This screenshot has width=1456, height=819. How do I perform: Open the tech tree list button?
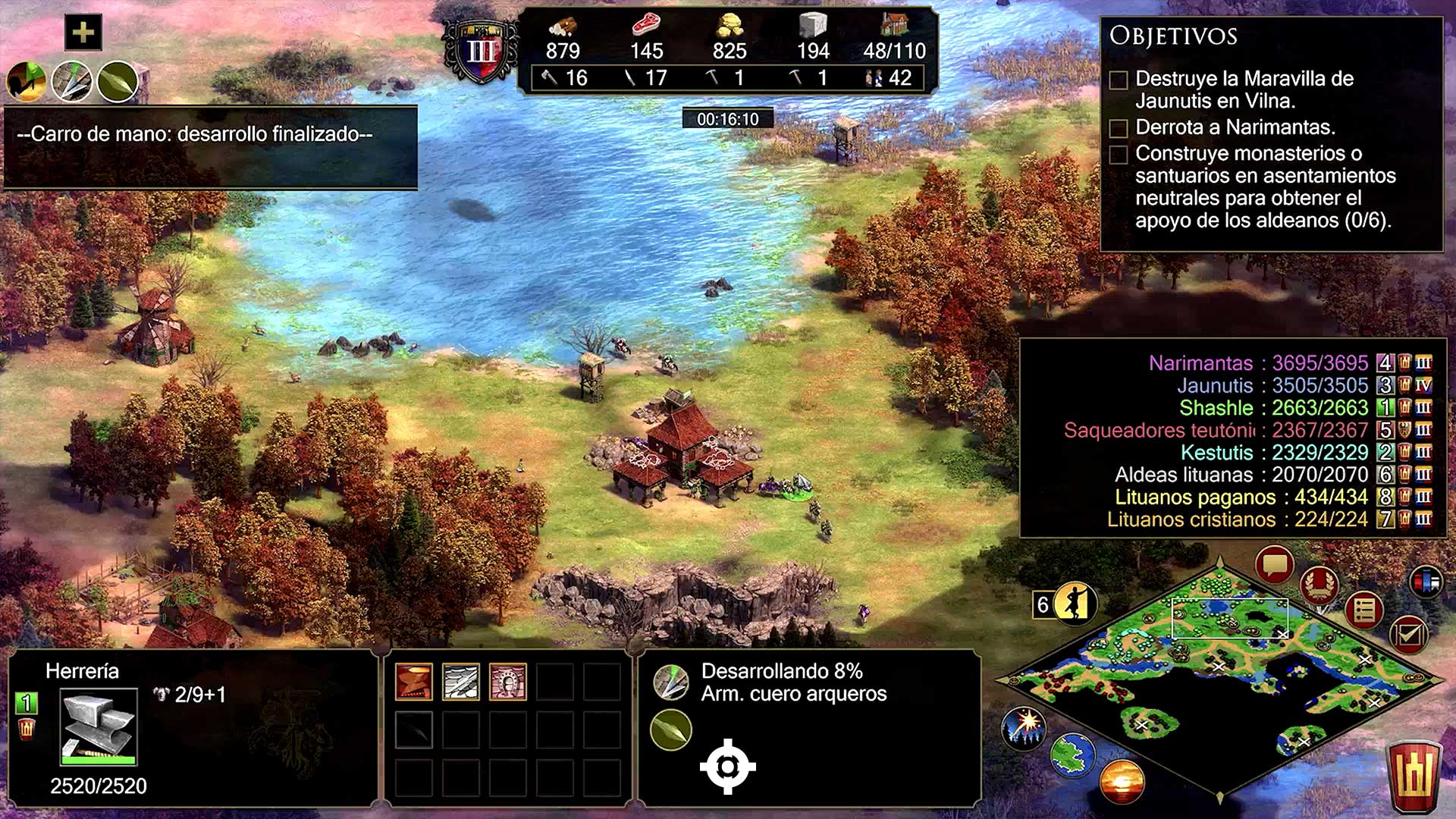(1363, 610)
